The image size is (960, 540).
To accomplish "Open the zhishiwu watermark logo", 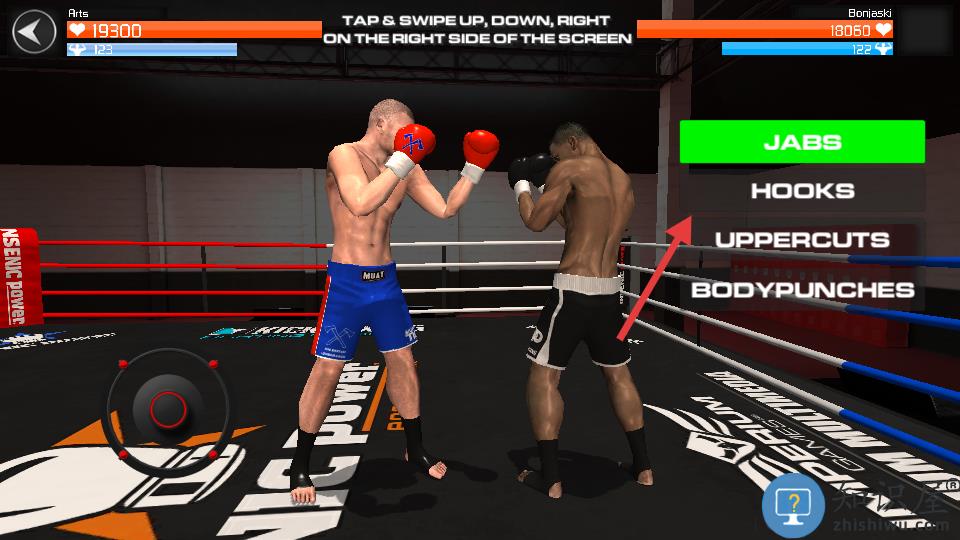I will (794, 503).
